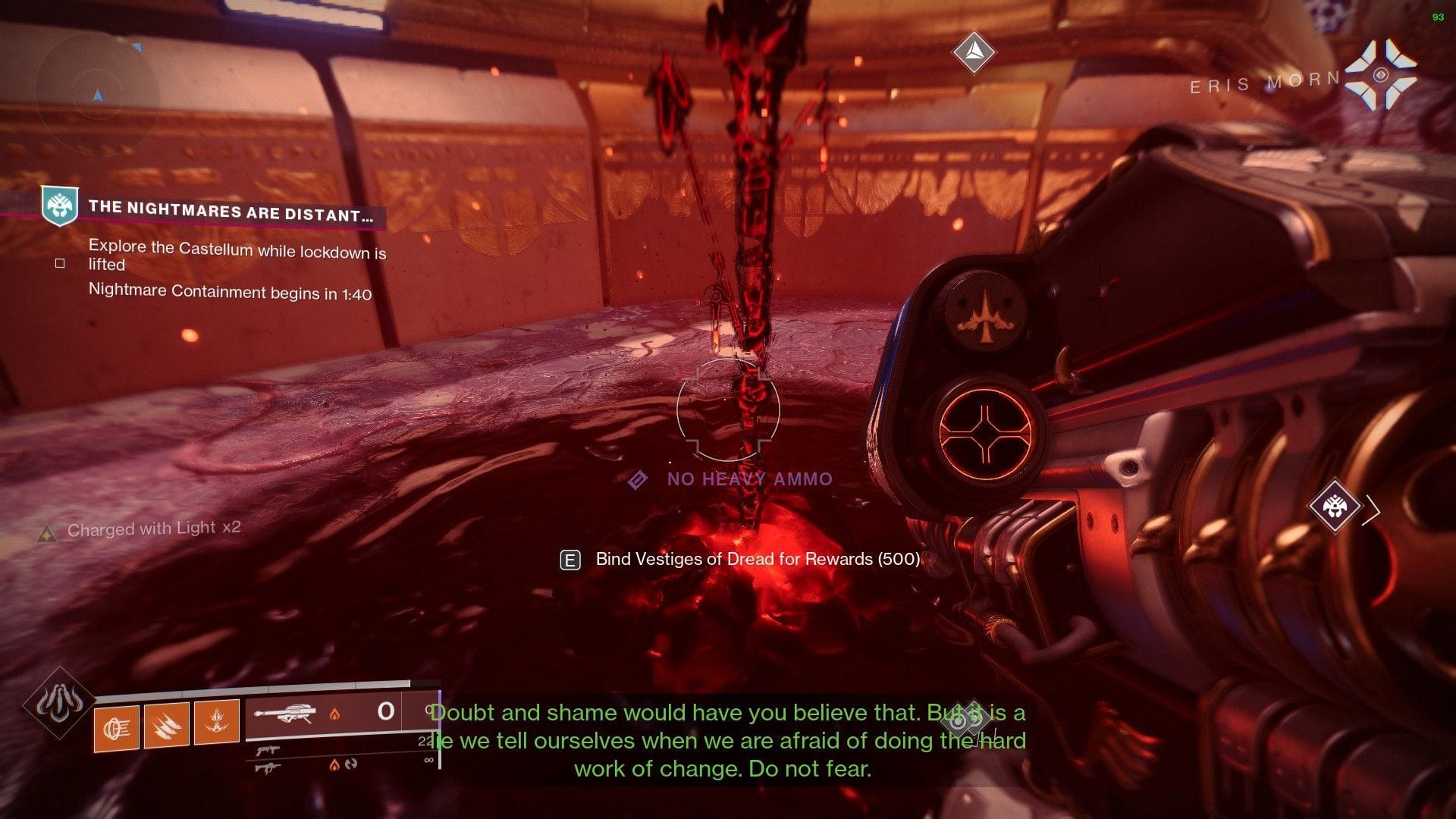Click the kinetic SMG weapon icon
Screen dimensions: 1456x819
tap(270, 751)
